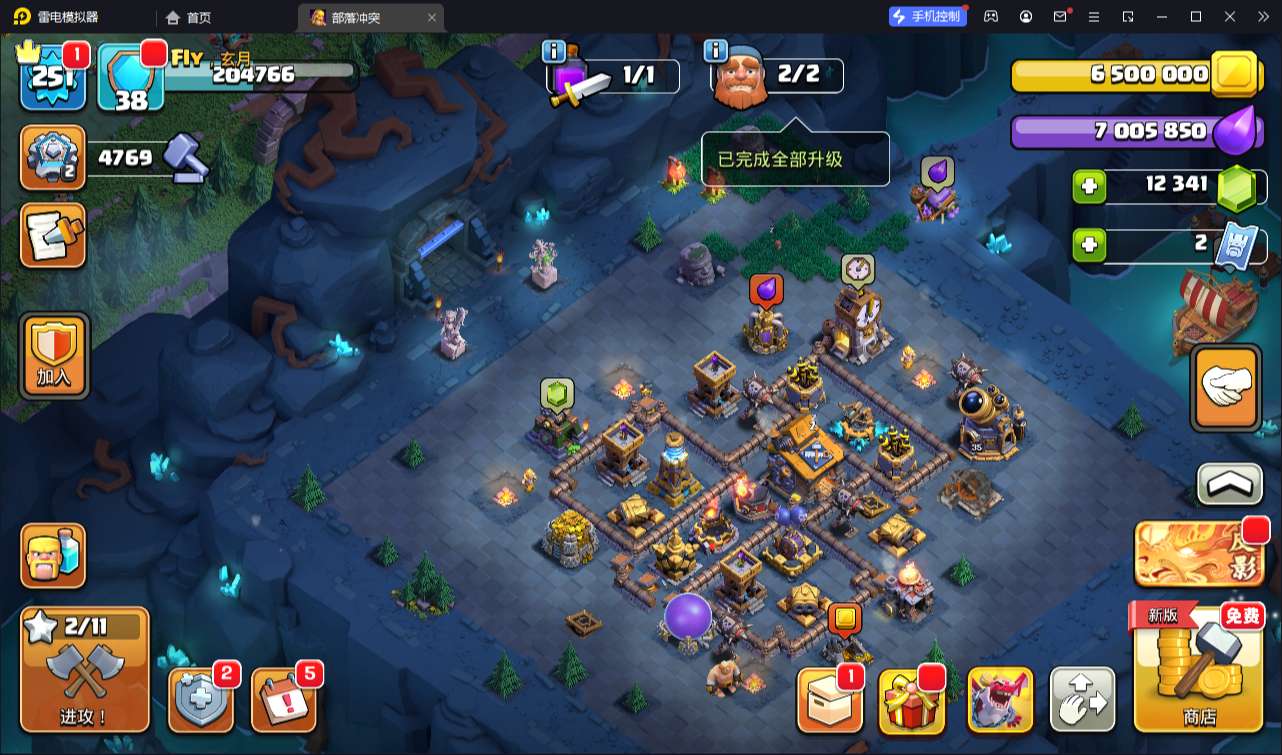
Task: Open the barbarian and elixir army button
Action: pos(54,555)
